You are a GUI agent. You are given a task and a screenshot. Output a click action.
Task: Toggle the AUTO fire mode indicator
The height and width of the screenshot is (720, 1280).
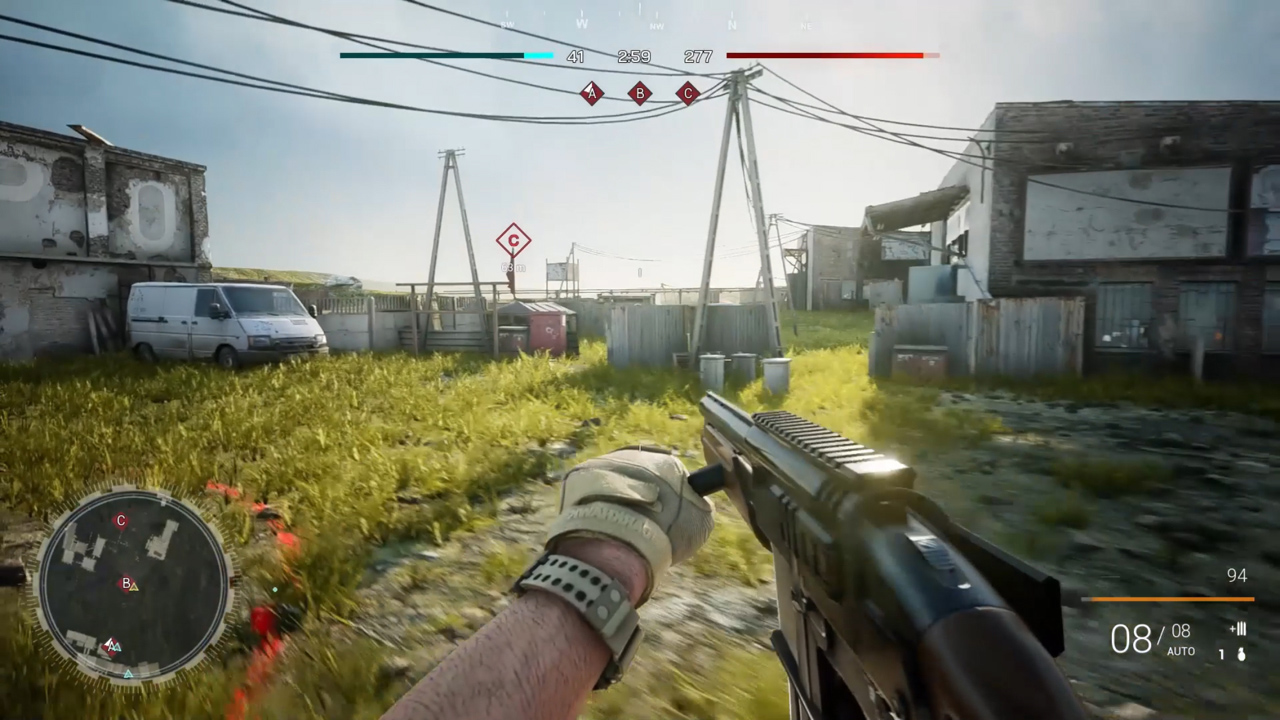click(1181, 650)
